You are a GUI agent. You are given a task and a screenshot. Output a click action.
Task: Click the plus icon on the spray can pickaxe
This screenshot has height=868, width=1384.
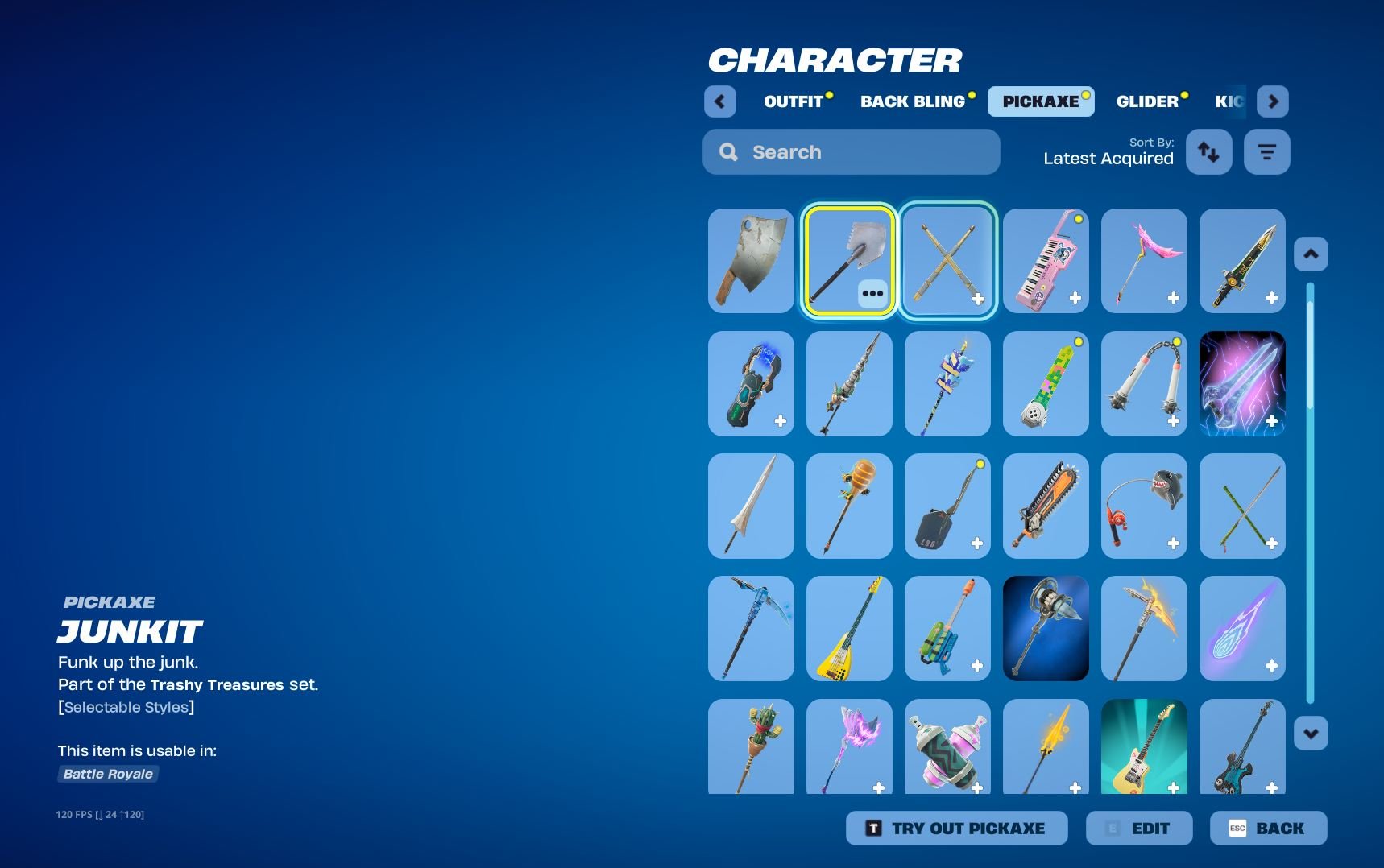tap(978, 787)
